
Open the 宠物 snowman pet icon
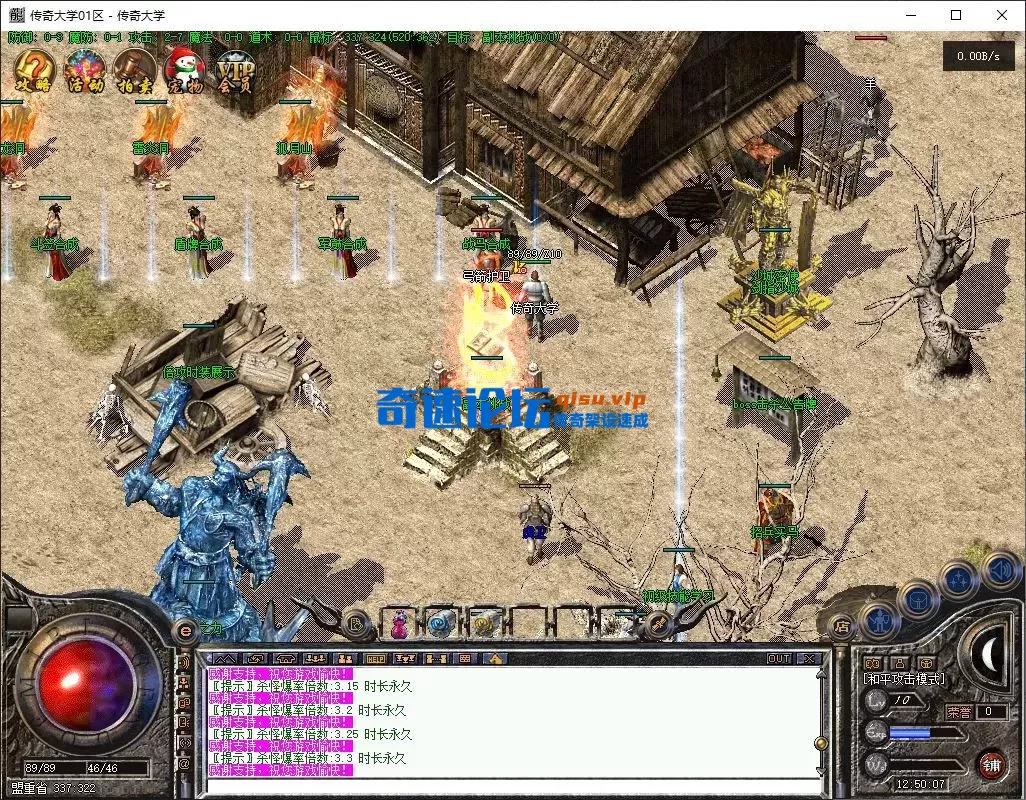pyautogui.click(x=185, y=71)
